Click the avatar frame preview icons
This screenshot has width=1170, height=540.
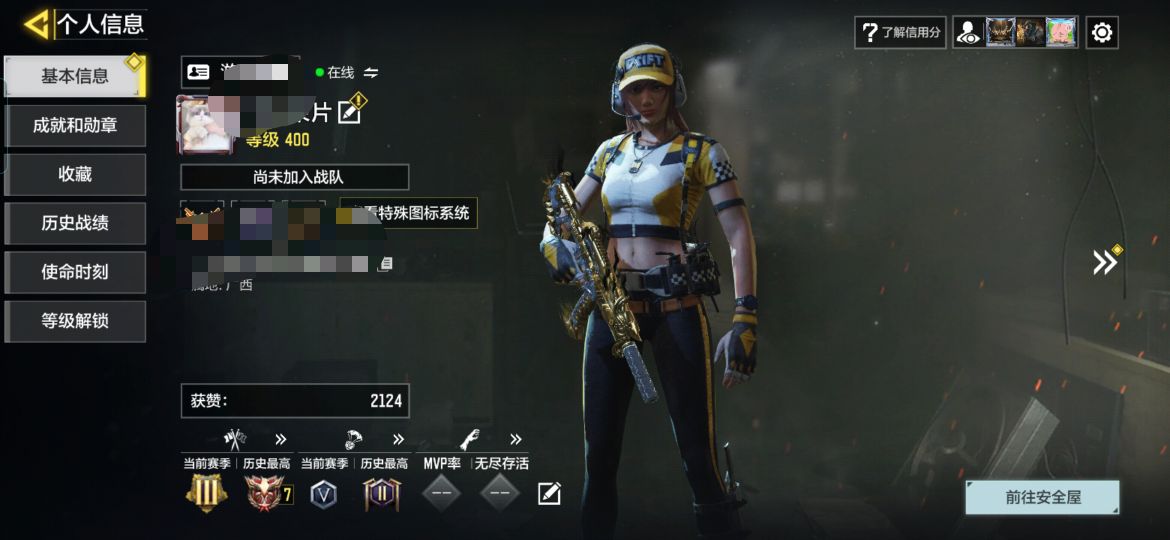coord(1015,32)
